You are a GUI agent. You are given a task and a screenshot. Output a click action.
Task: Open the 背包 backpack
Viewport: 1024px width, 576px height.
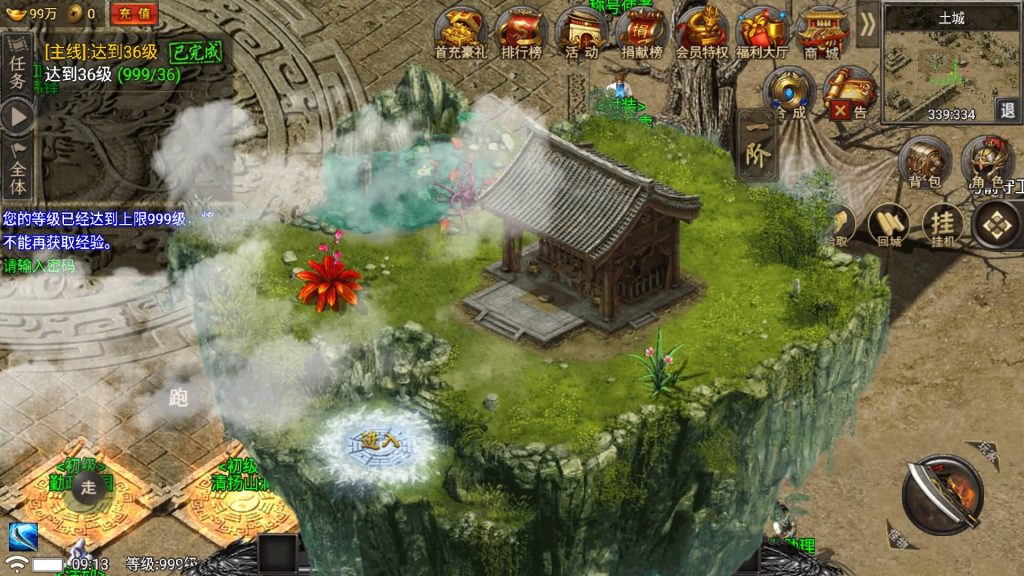pos(926,162)
